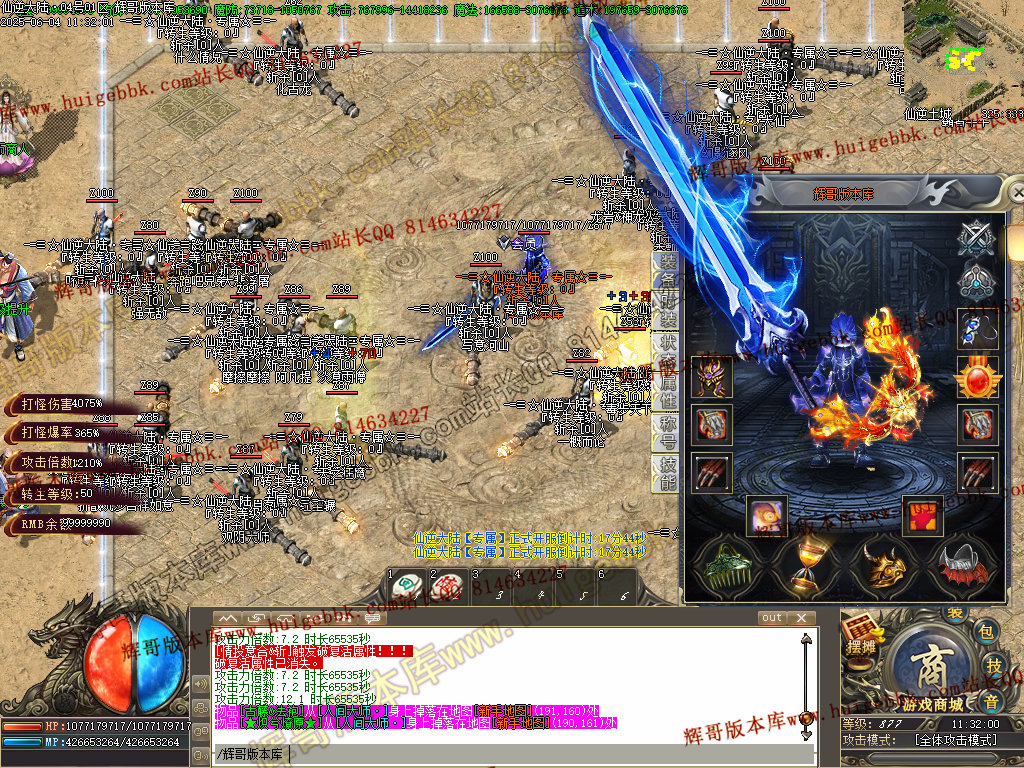Switch to the 装备 equipment tab

tap(666, 271)
